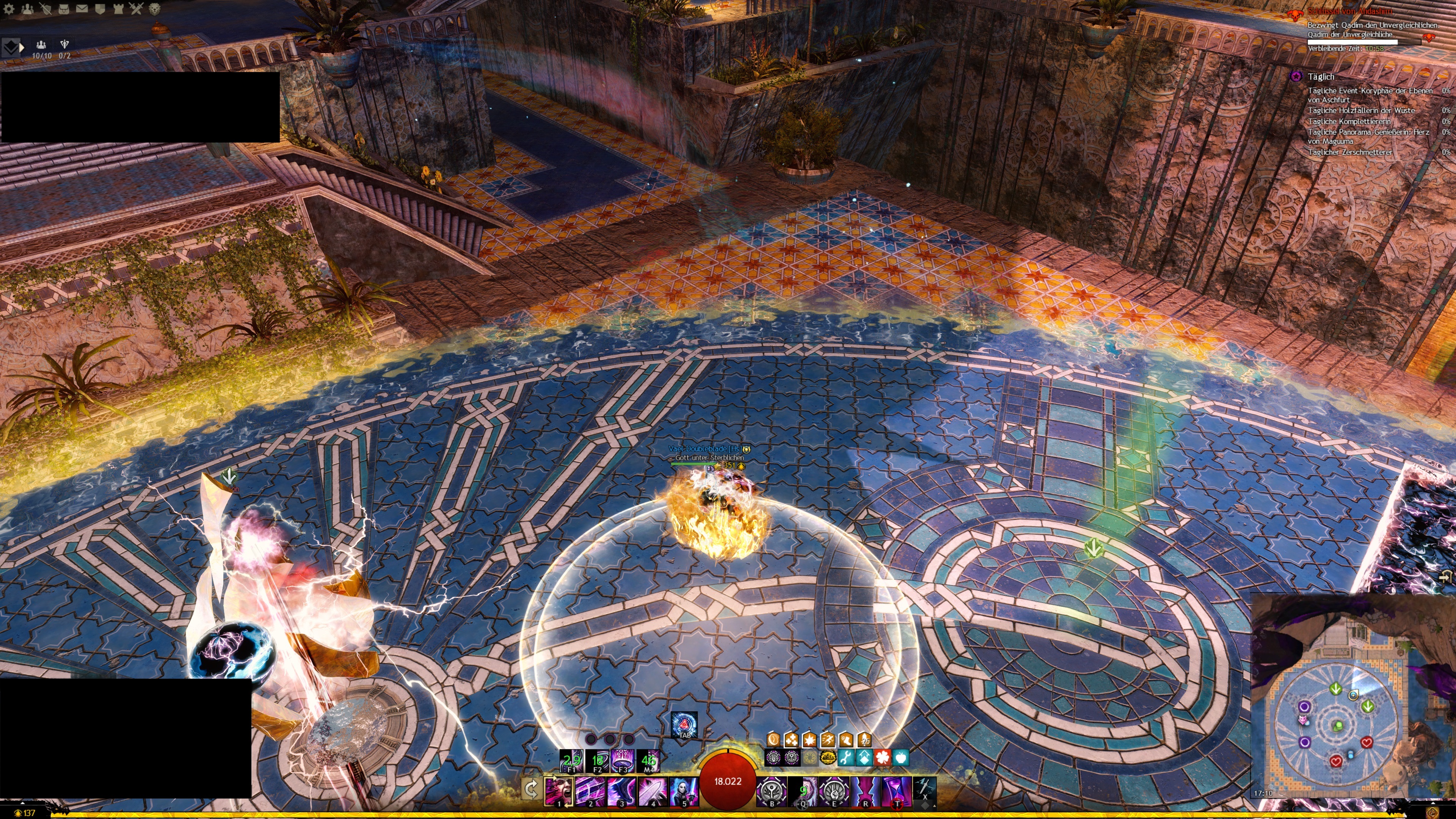This screenshot has height=819, width=1456.
Task: Open the PvP crossed swords icon
Action: coord(136,8)
